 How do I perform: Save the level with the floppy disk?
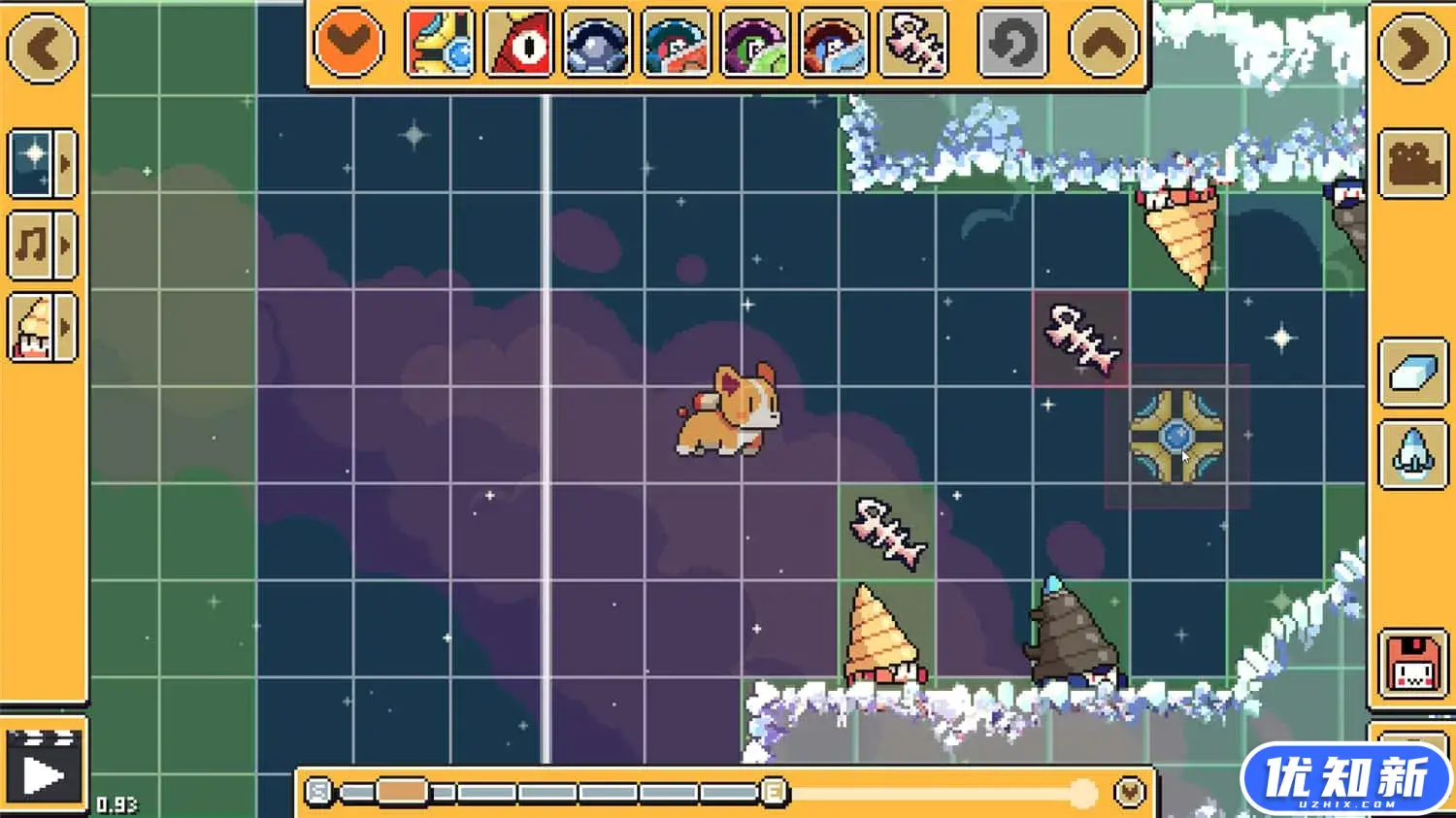tap(1412, 663)
